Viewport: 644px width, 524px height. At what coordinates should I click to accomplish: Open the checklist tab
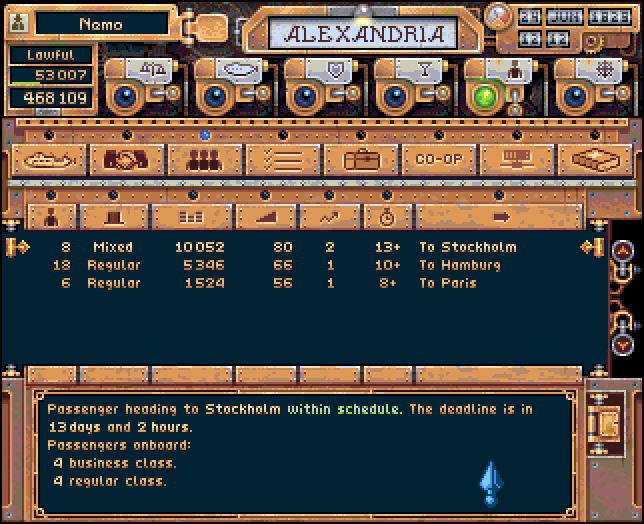pyautogui.click(x=283, y=160)
